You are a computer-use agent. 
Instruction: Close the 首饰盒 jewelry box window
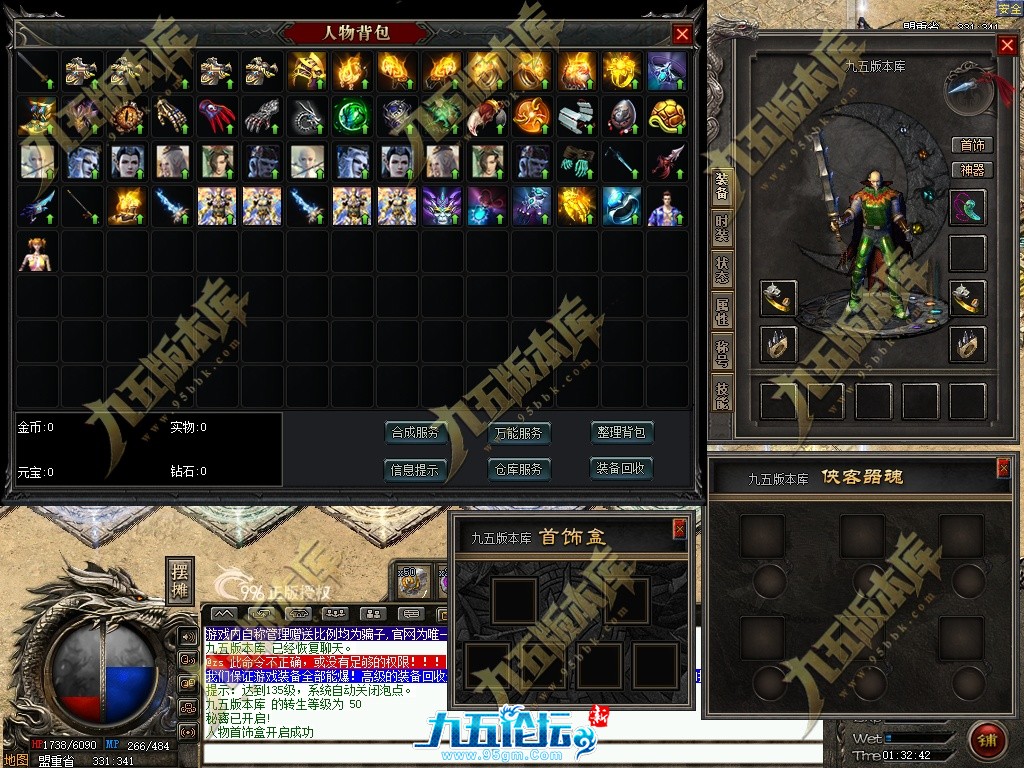pyautogui.click(x=680, y=528)
